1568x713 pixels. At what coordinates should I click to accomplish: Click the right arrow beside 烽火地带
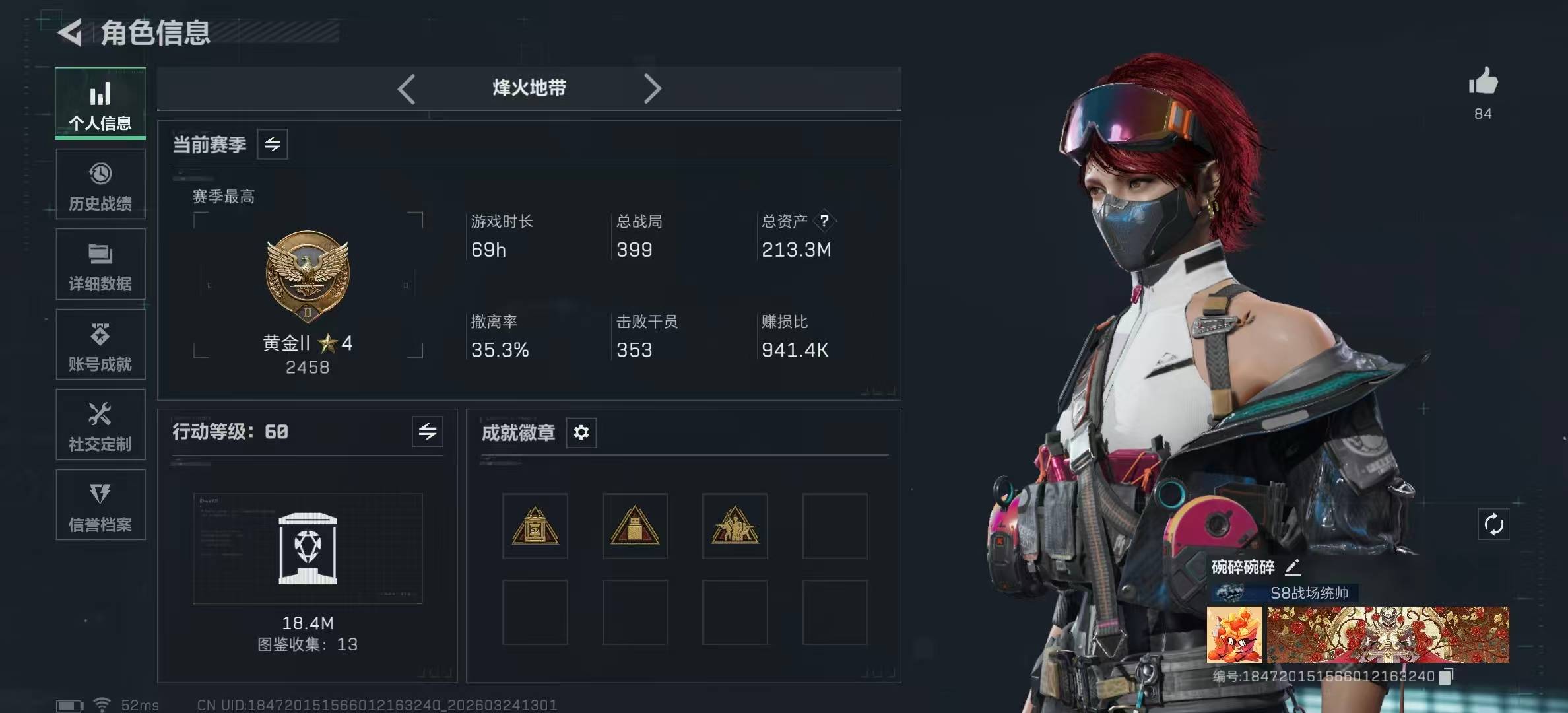(652, 88)
